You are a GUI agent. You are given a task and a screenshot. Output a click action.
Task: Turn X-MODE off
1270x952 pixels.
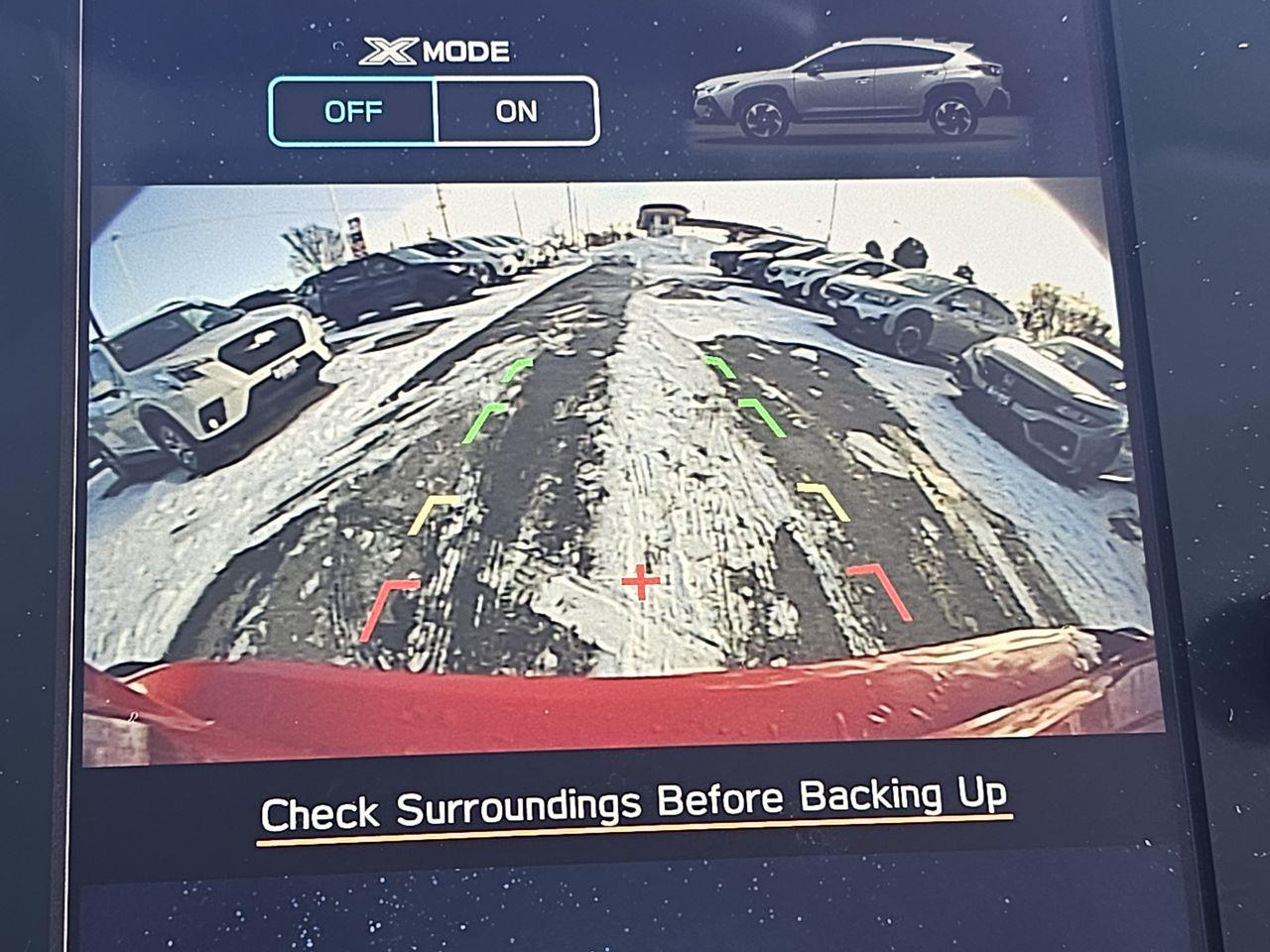click(352, 111)
